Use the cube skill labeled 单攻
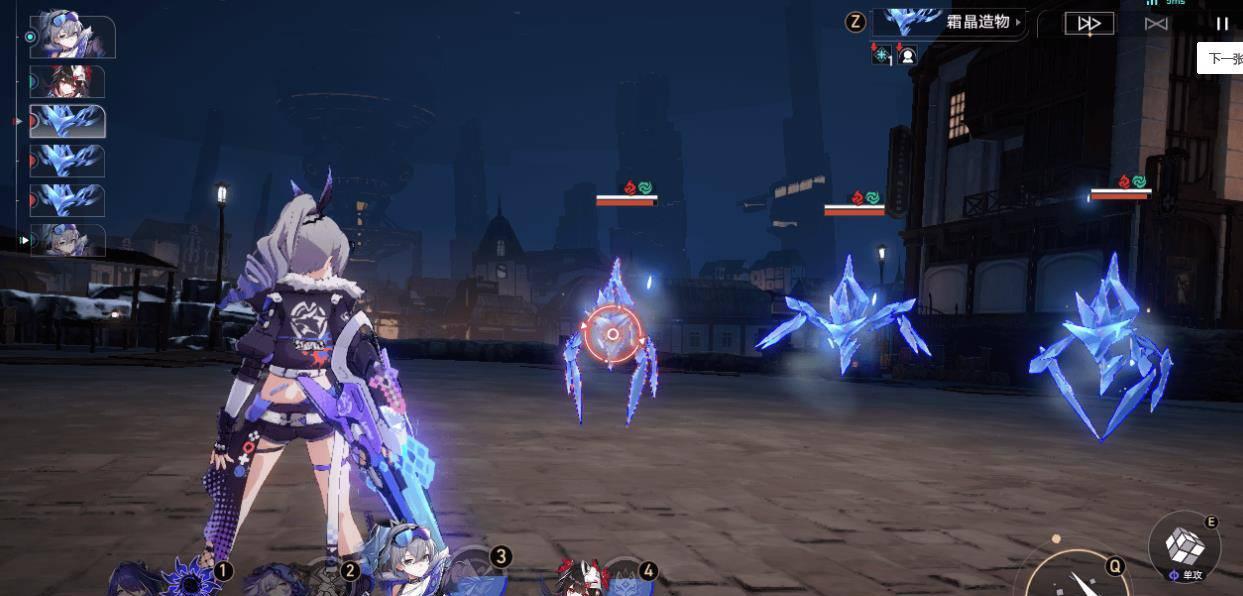The image size is (1243, 596). (x=1185, y=545)
